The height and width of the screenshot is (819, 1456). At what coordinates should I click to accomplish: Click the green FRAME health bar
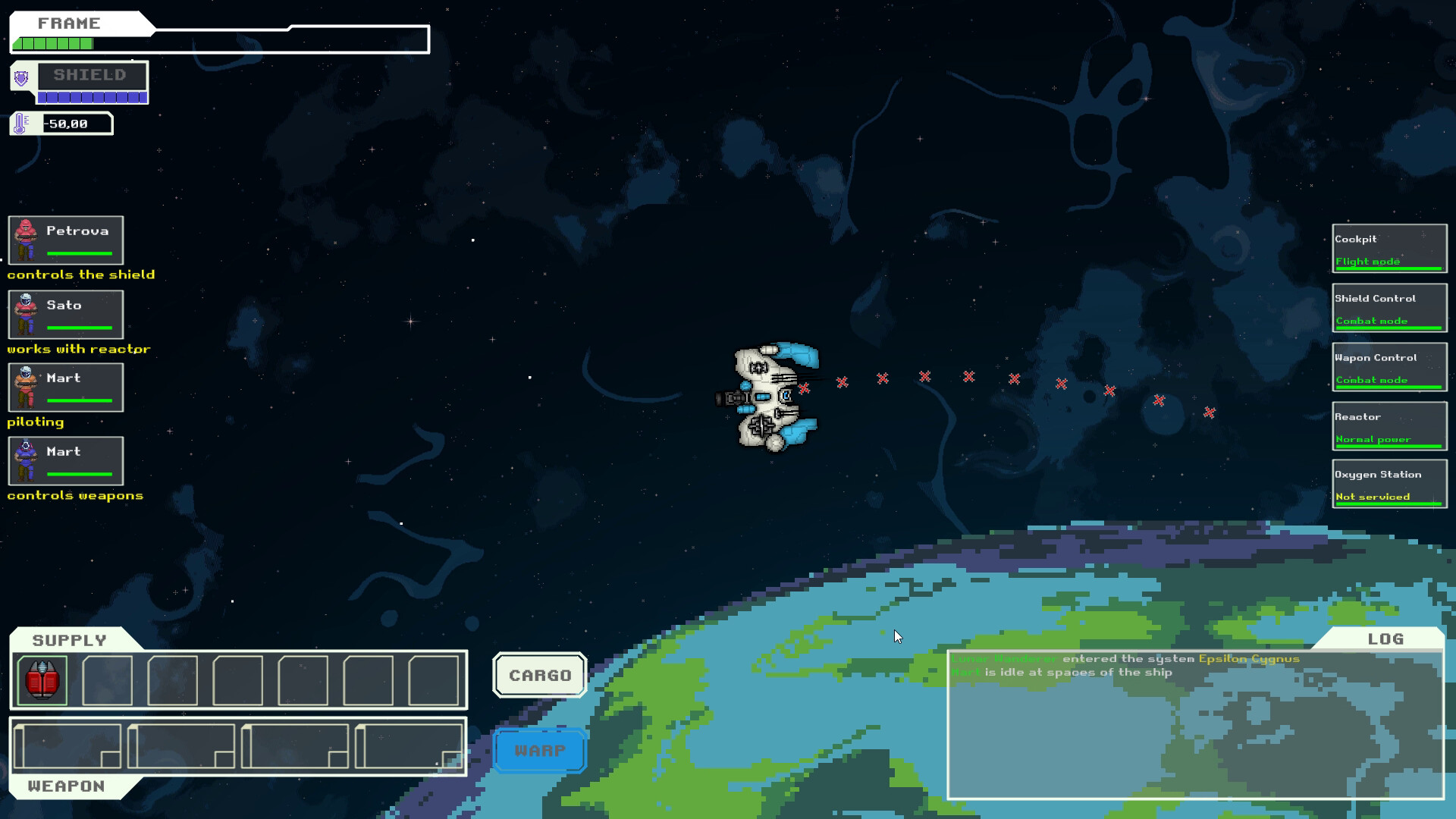point(53,44)
